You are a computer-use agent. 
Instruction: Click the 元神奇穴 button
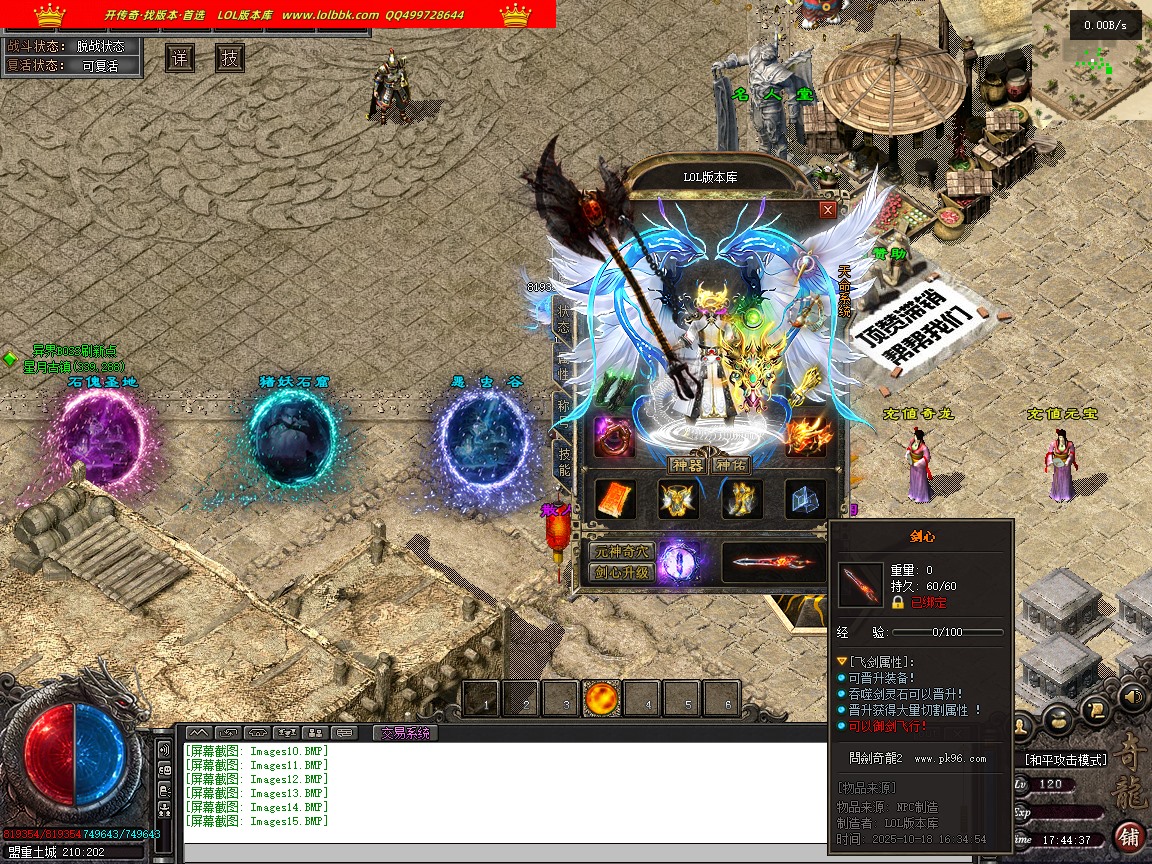[621, 551]
